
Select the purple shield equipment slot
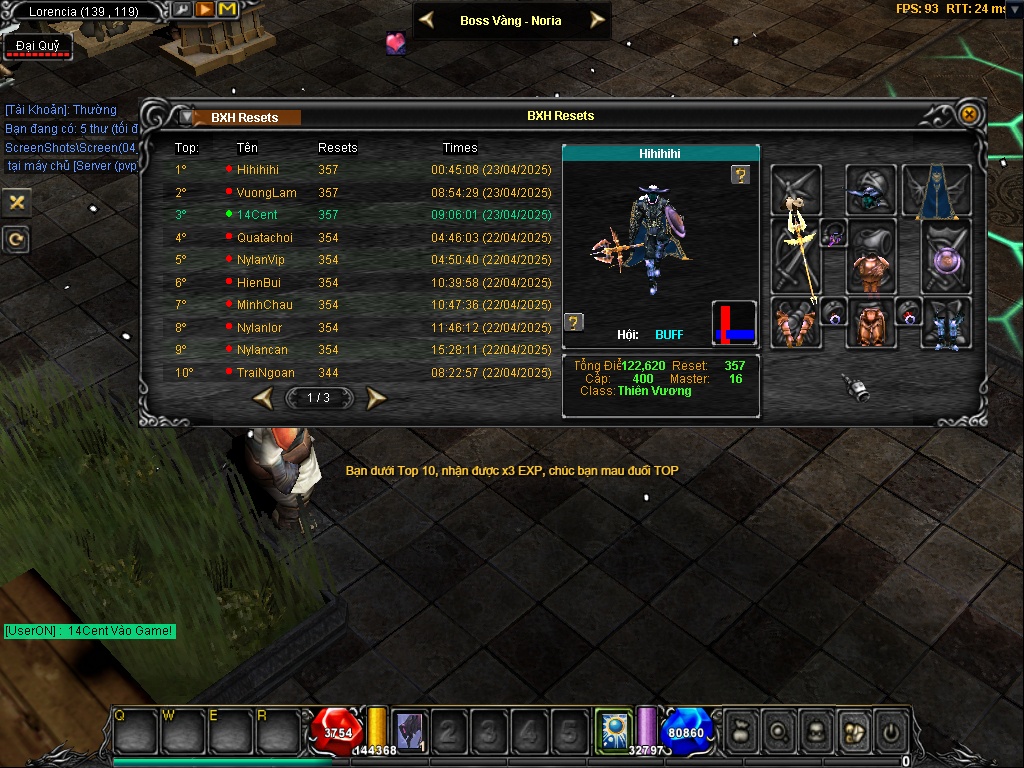[x=945, y=258]
